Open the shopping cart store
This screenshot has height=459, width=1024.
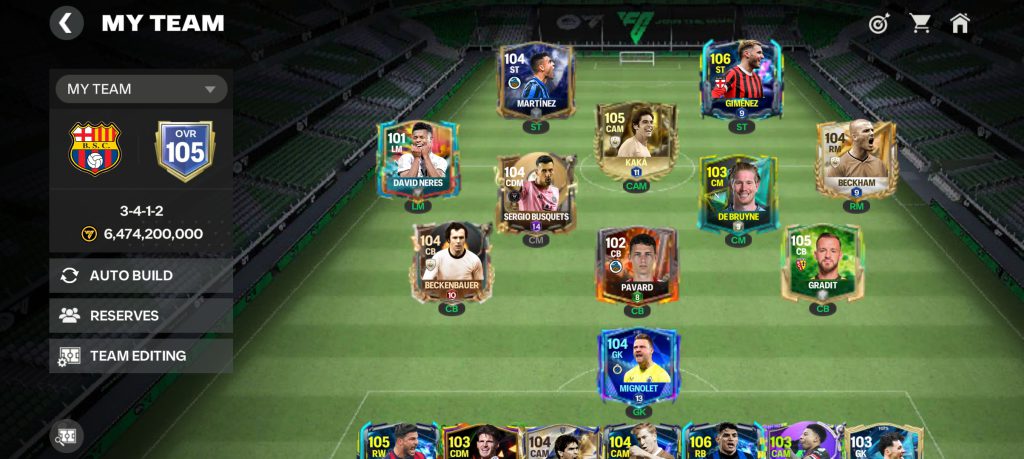919,23
